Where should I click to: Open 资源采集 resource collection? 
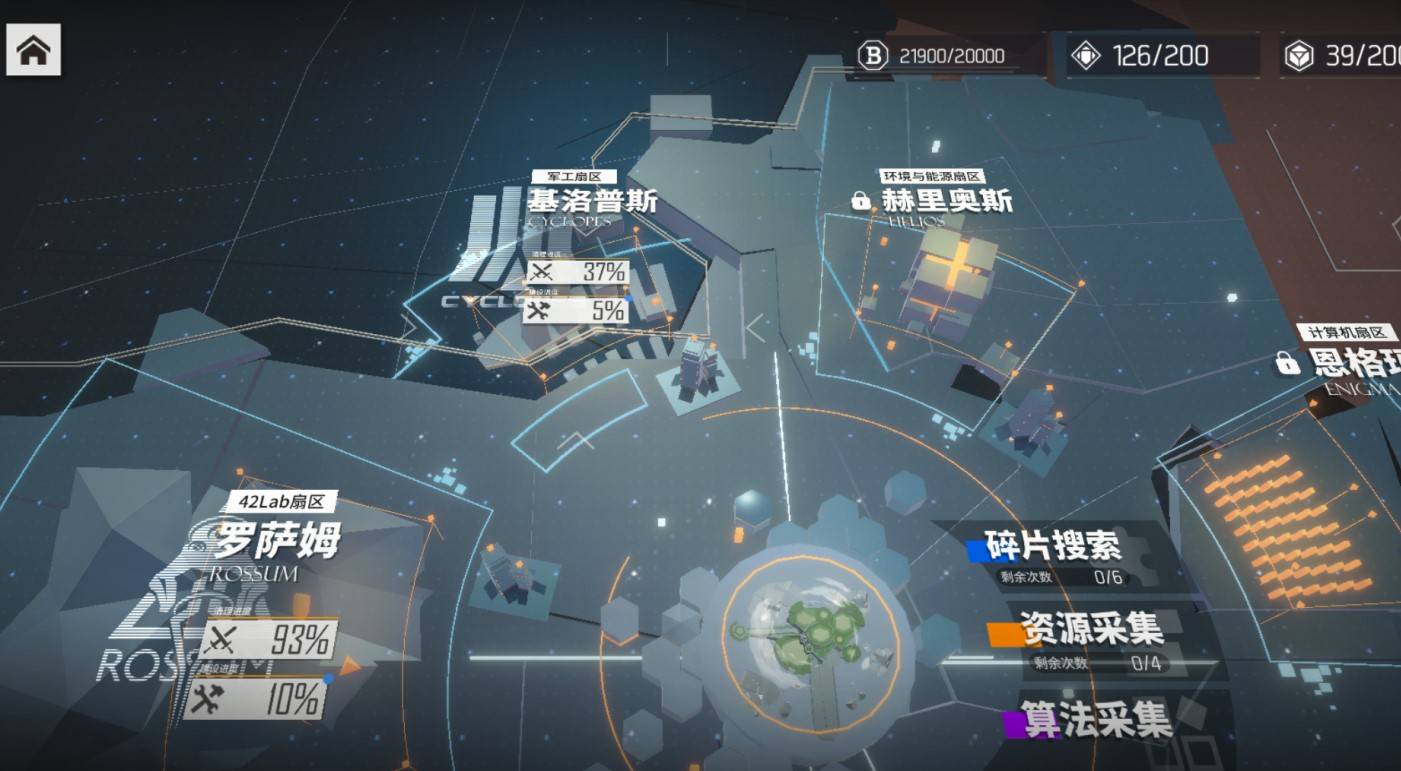click(1090, 630)
